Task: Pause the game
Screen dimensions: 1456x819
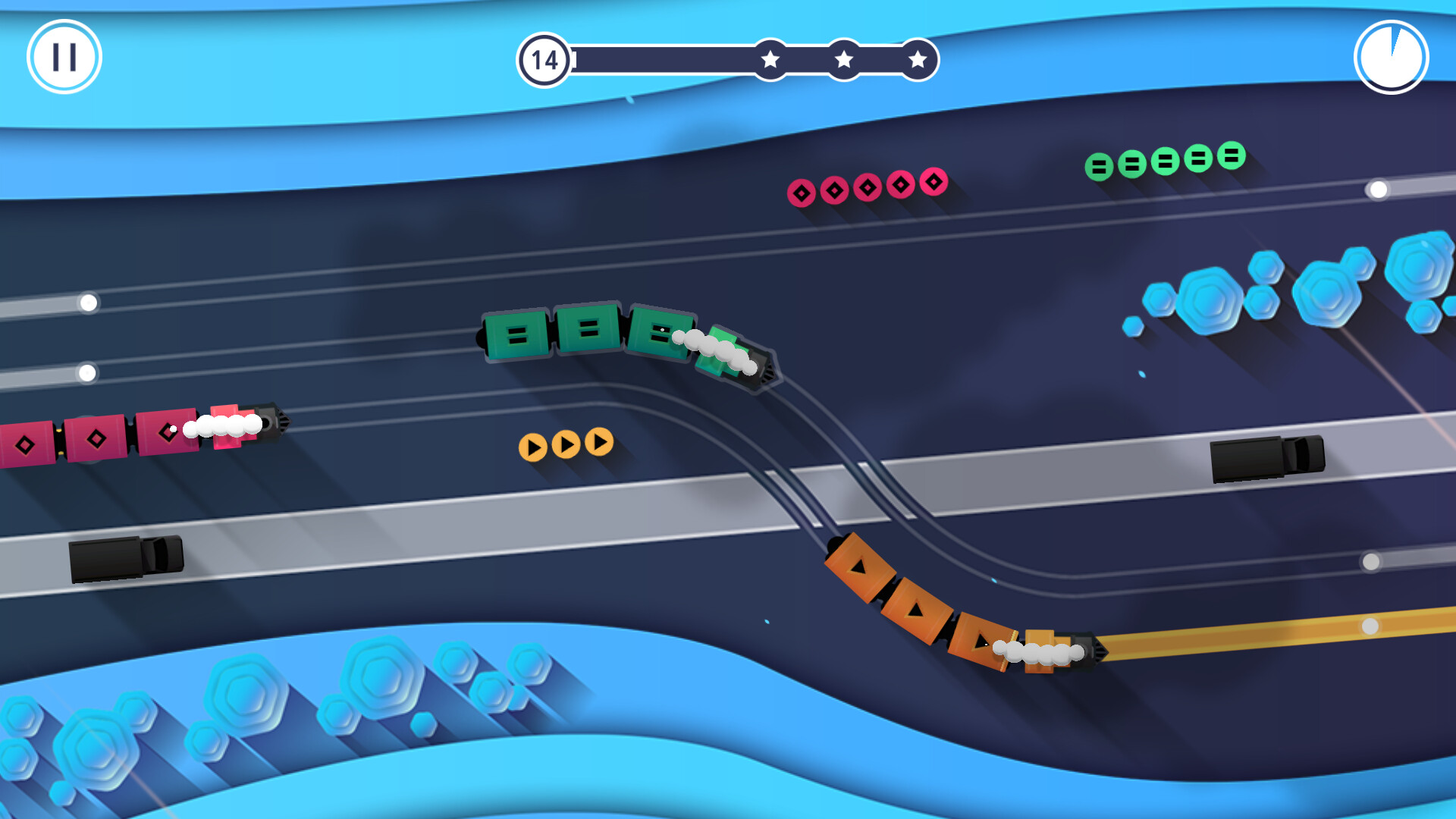Action: pos(64,57)
